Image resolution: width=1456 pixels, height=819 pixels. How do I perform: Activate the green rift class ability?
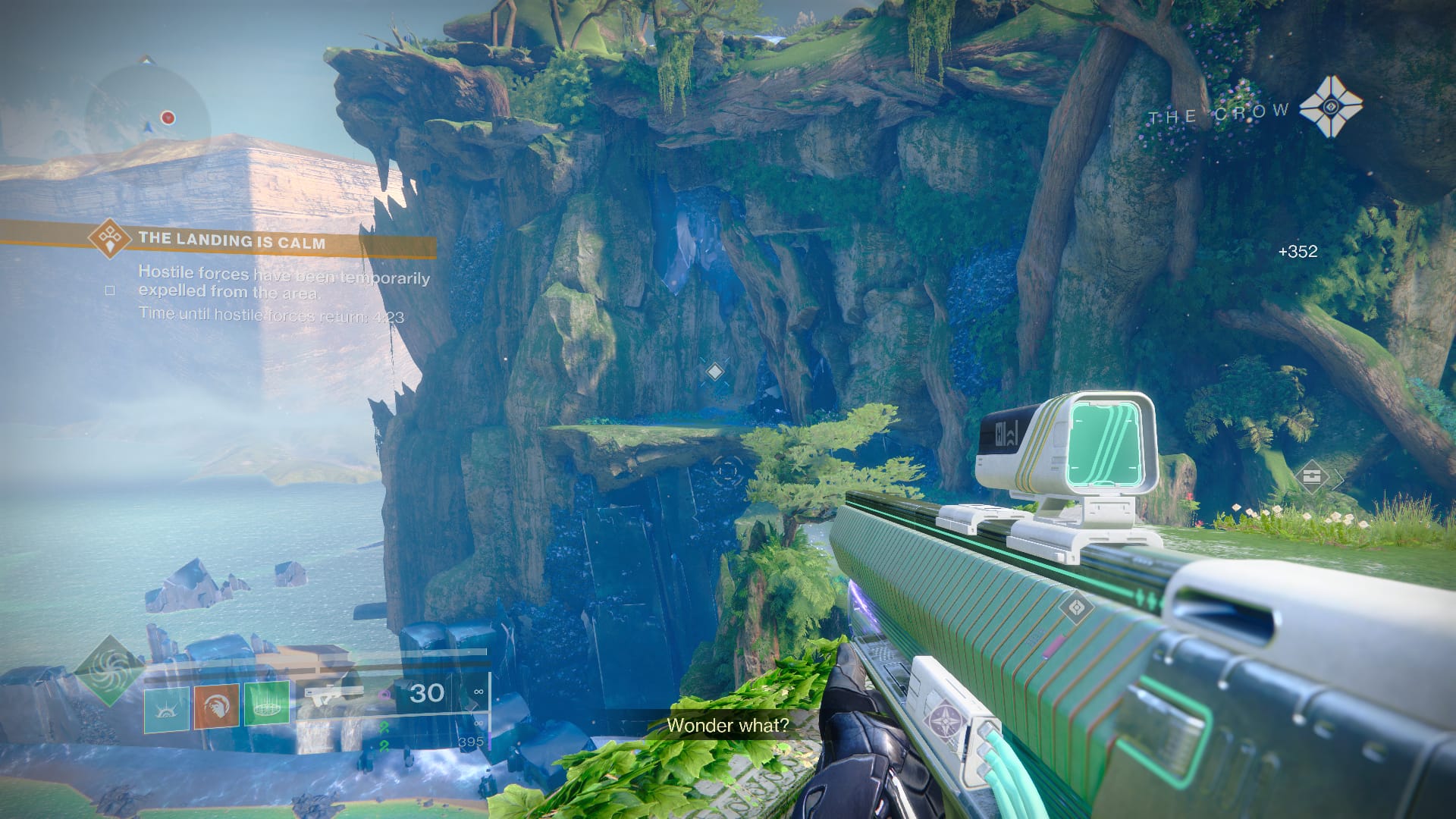click(266, 704)
